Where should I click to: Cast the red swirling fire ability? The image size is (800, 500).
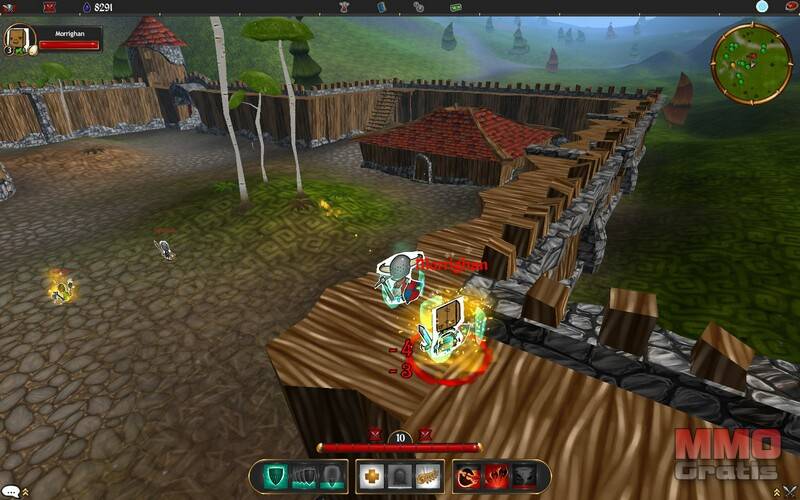pos(468,476)
